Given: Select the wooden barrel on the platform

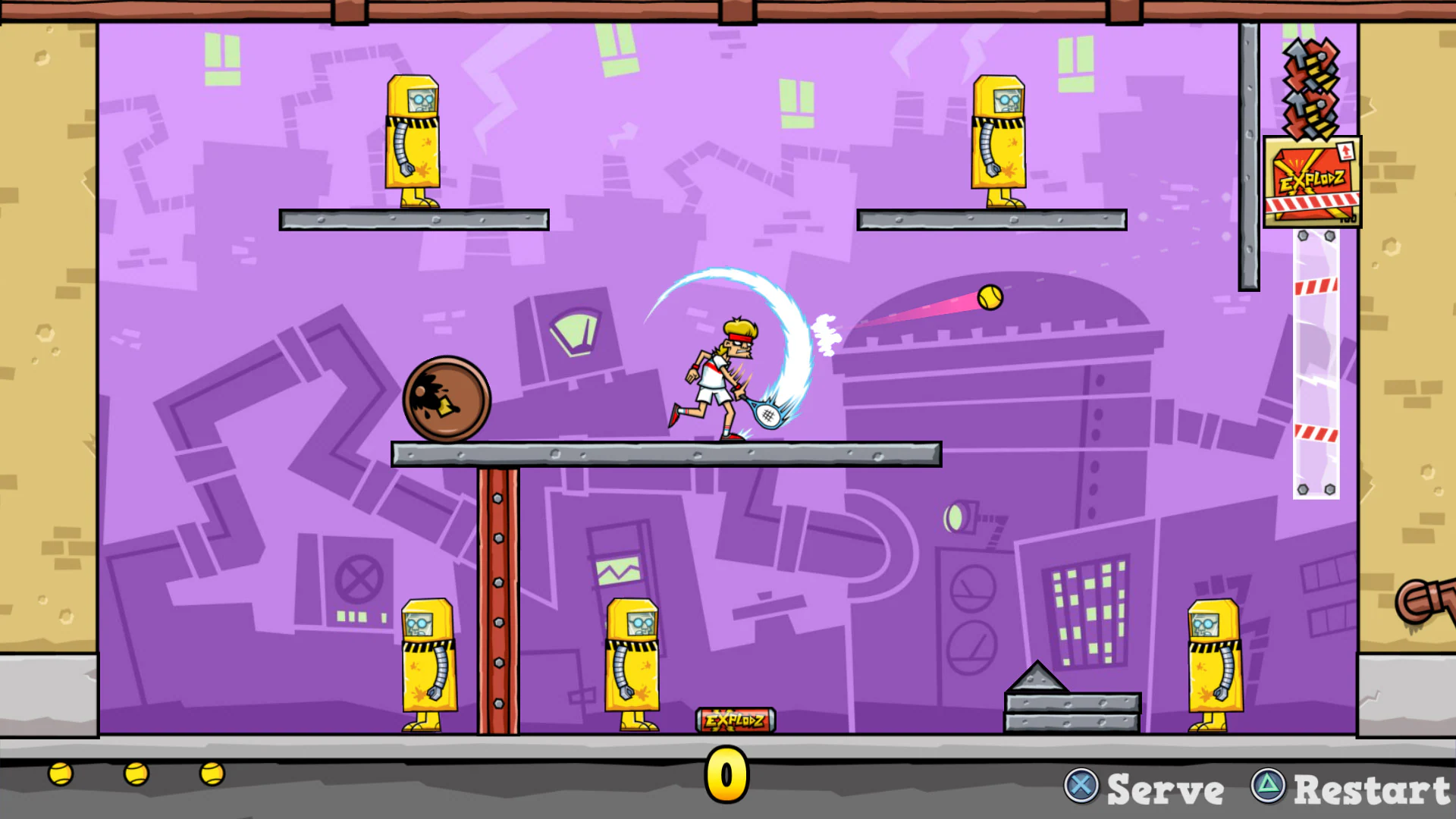Looking at the screenshot, I should tap(449, 398).
